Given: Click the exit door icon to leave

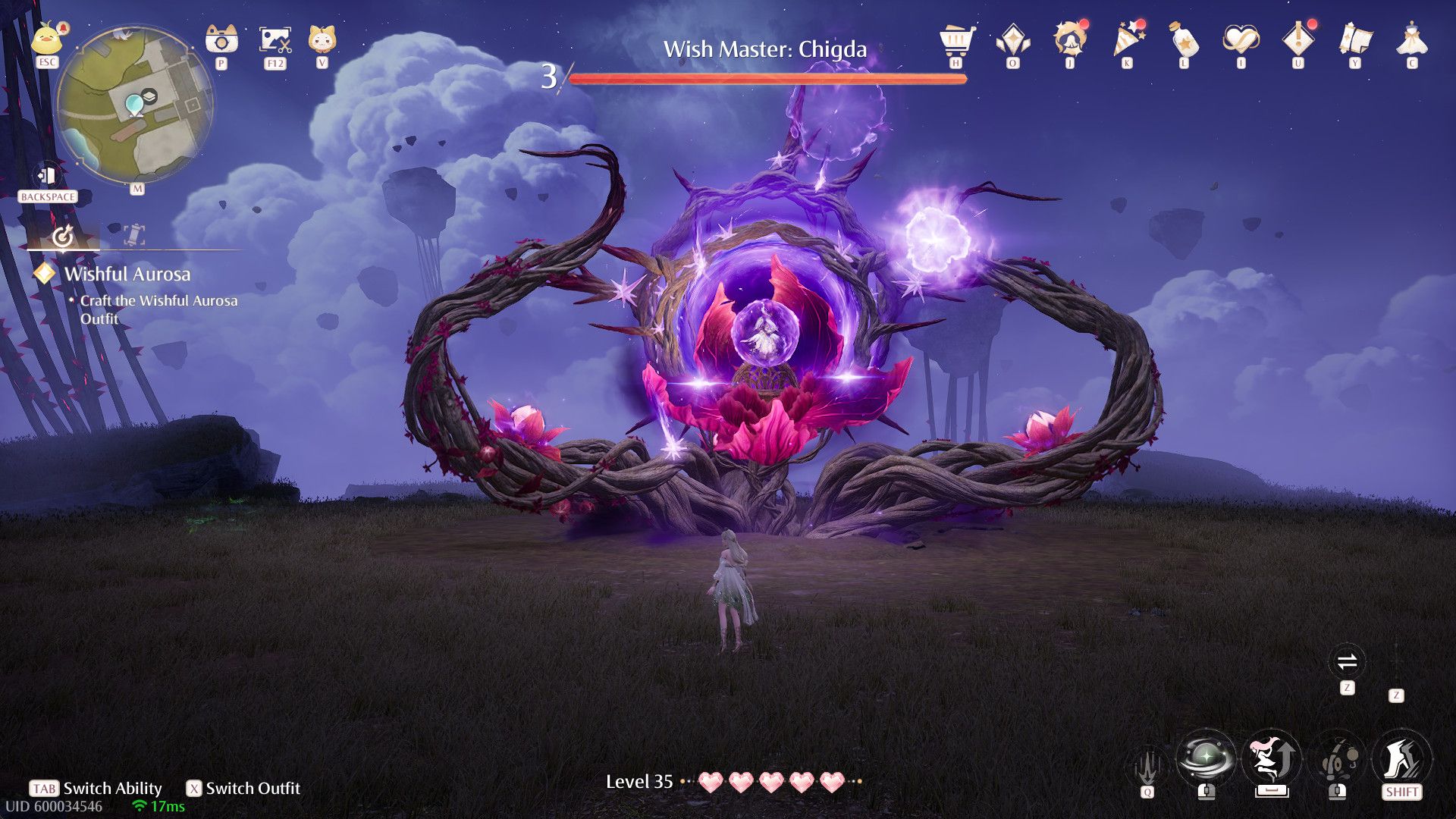Looking at the screenshot, I should pos(47,176).
